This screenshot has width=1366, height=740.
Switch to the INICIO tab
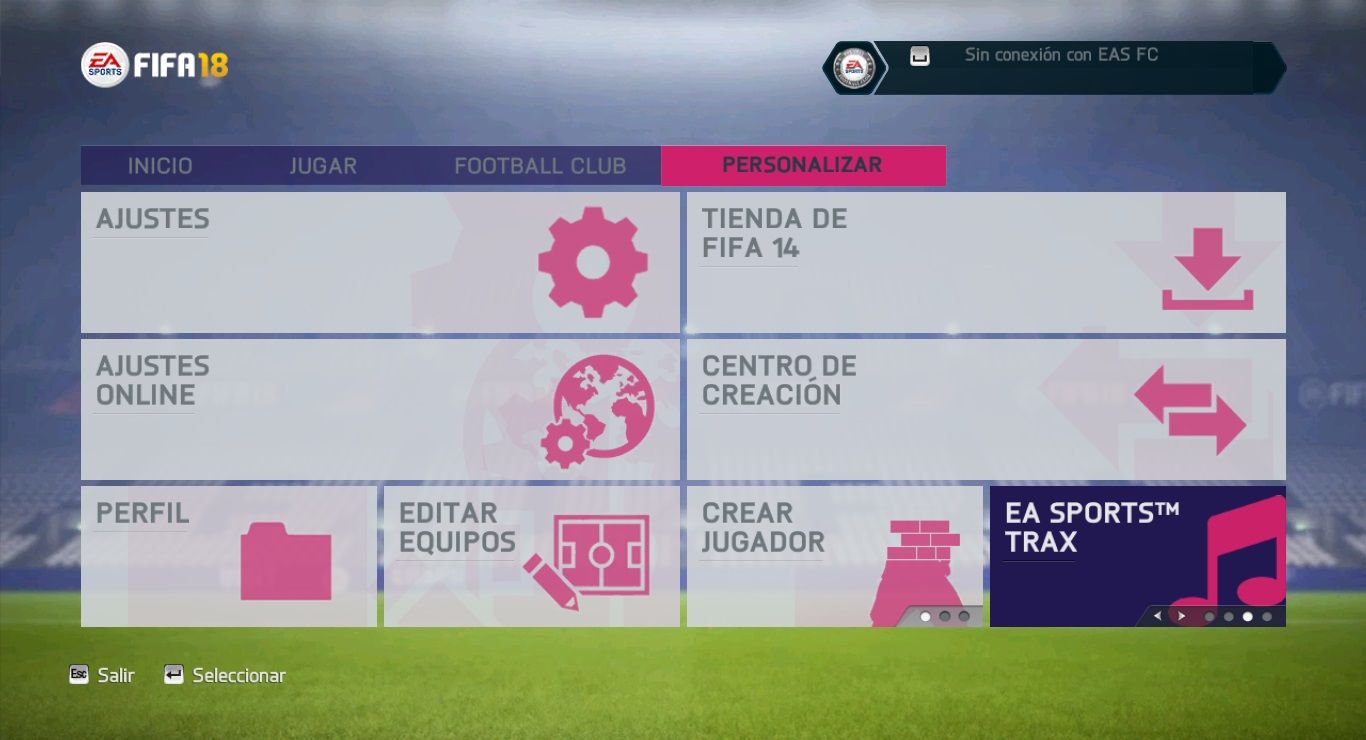160,166
